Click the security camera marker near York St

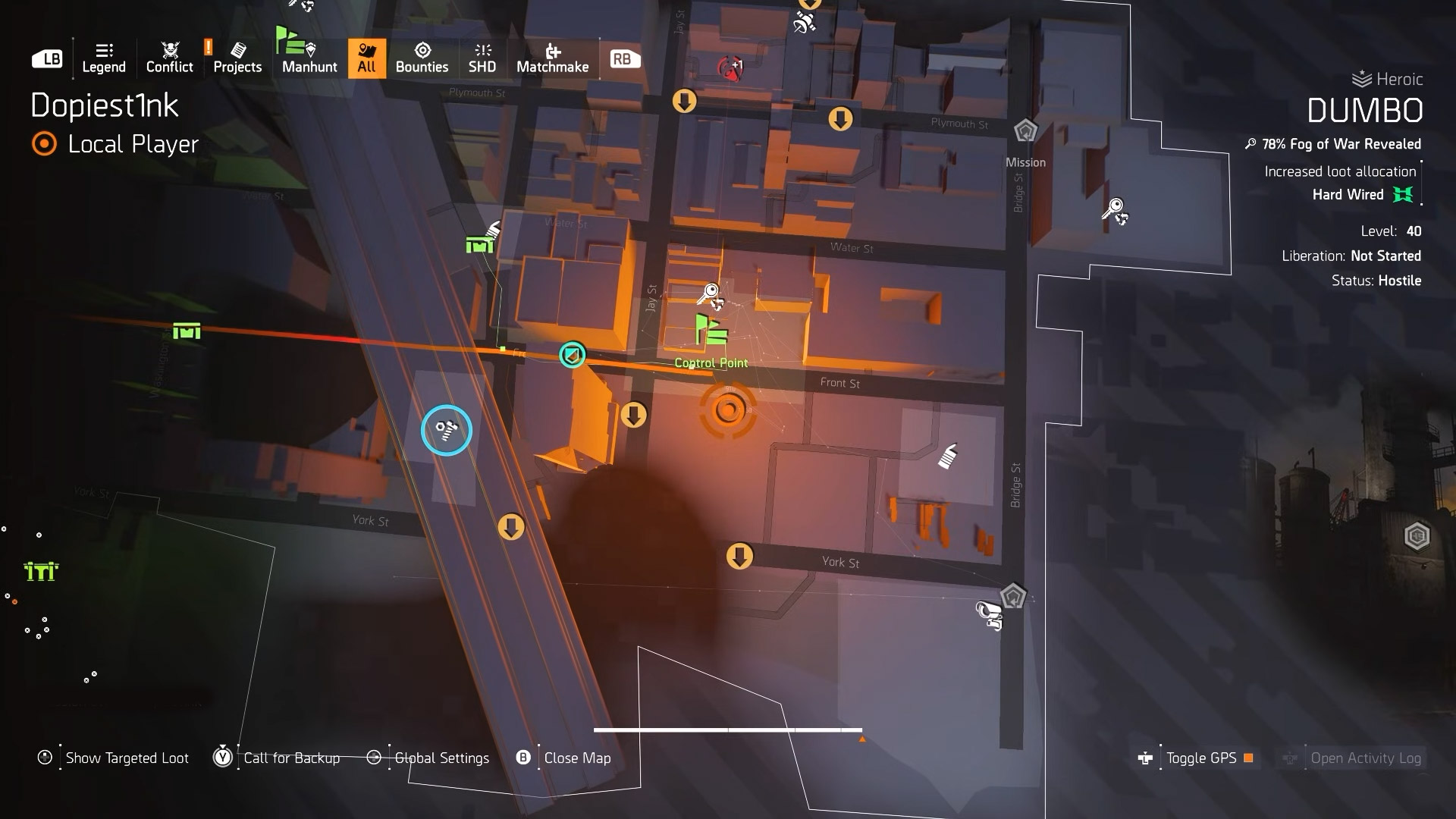[990, 614]
